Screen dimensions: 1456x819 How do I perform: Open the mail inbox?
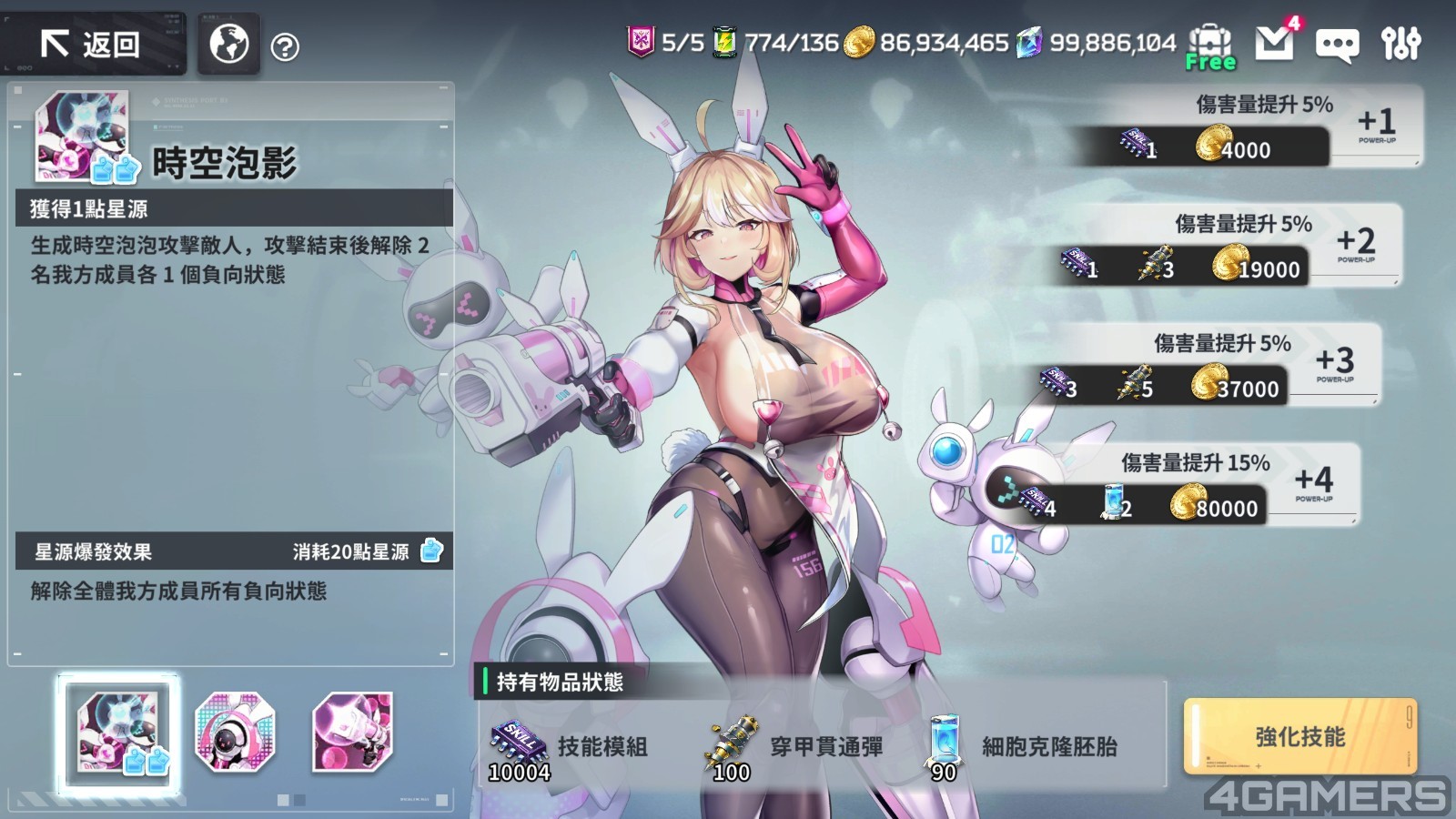coord(1274,42)
